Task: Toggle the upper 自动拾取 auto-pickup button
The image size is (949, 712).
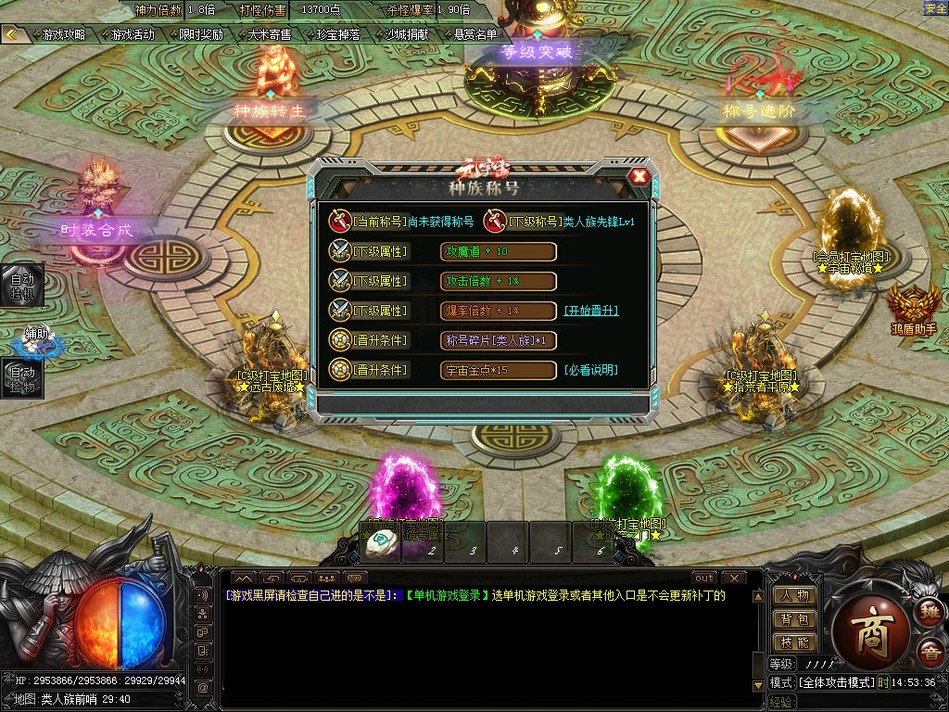Action: [x=22, y=285]
